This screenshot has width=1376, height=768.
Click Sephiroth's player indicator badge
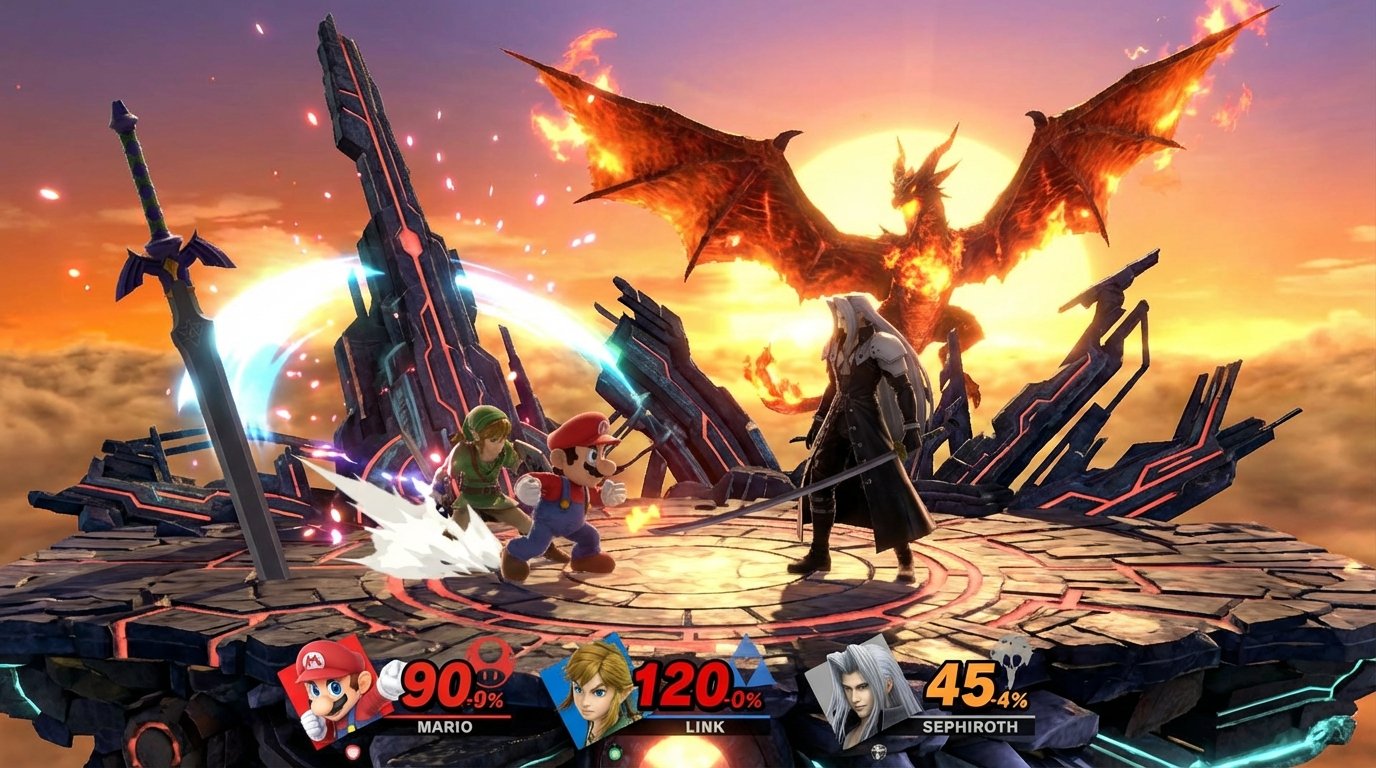tap(878, 752)
